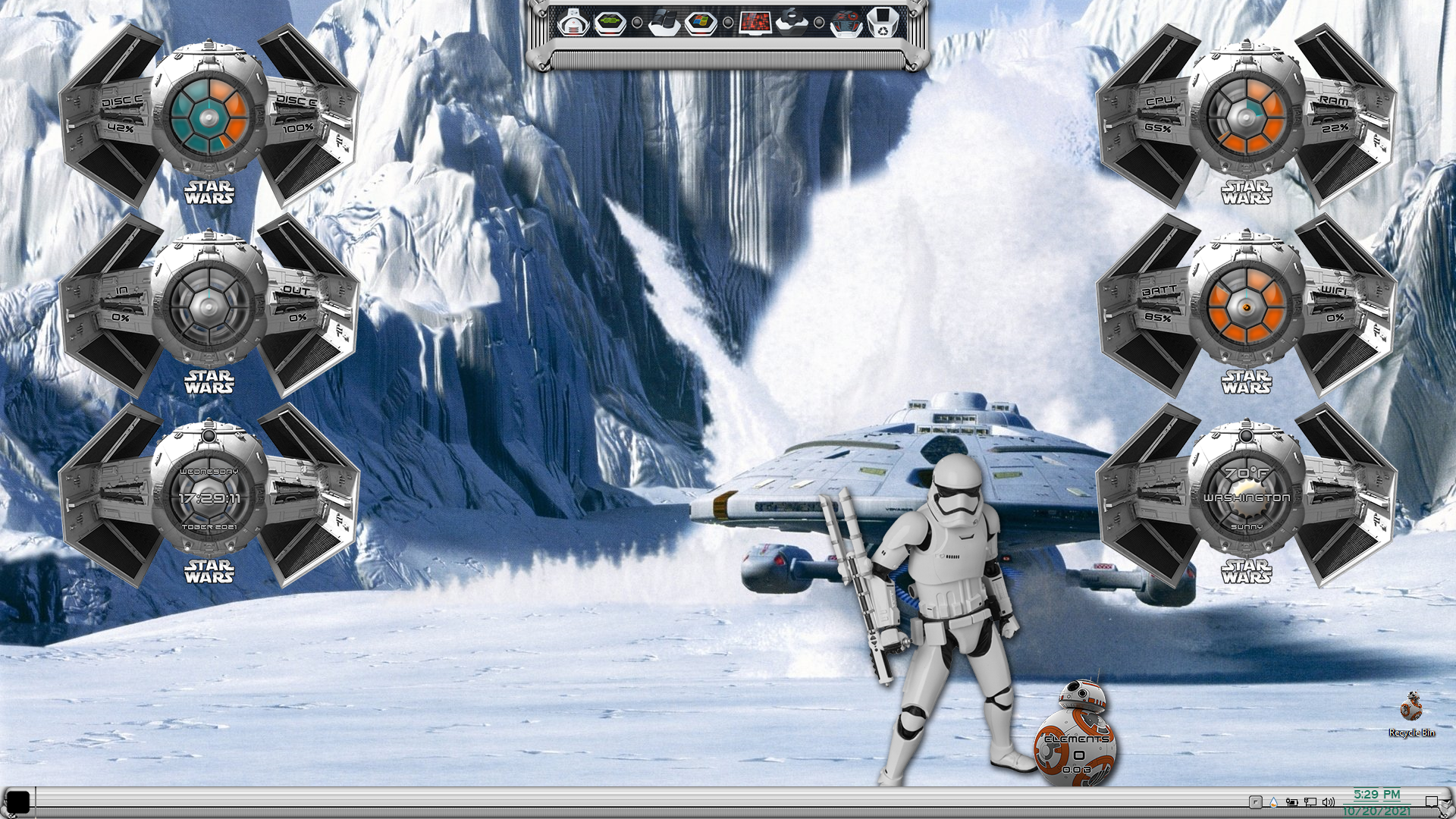Show hidden tray icons
Screen dimensions: 1456x819
(1255, 802)
